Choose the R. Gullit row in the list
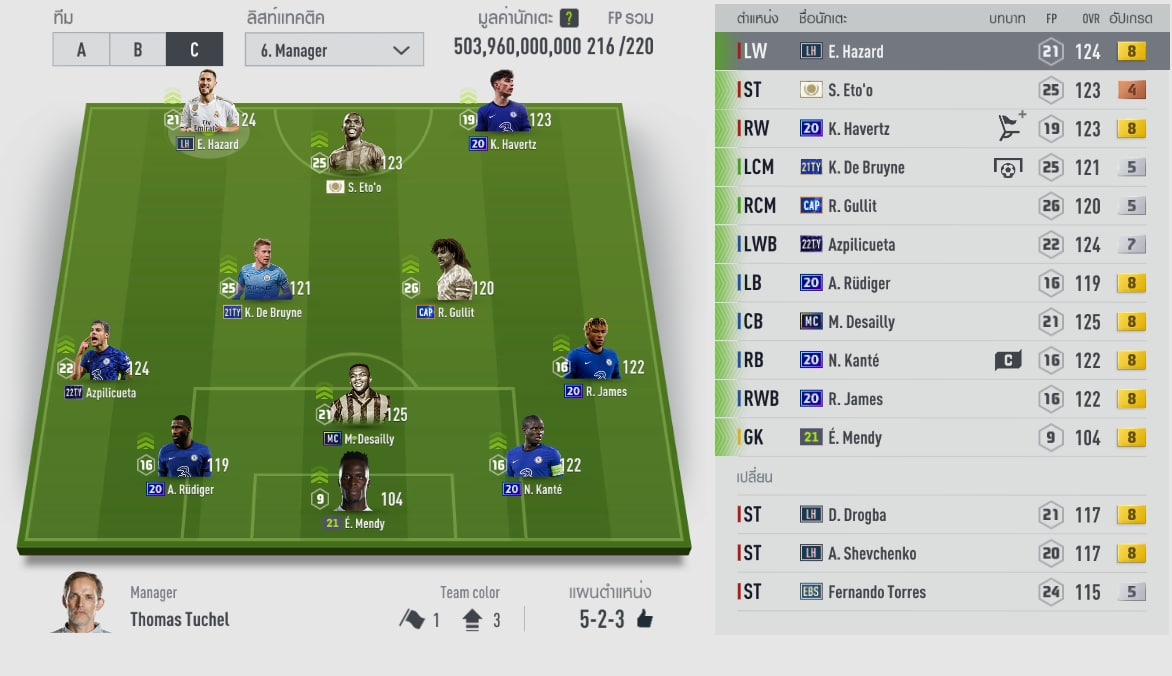The image size is (1172, 676). click(940, 206)
